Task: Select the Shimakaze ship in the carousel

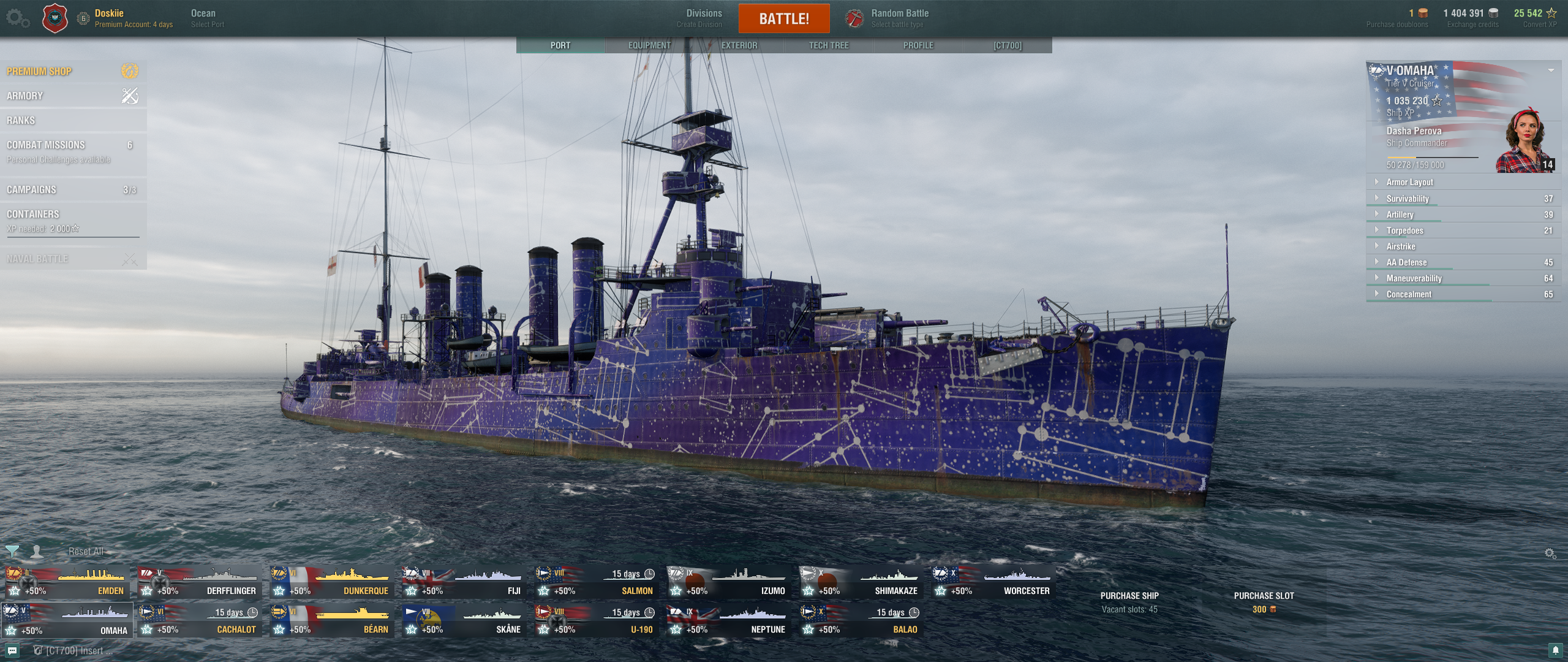Action: [x=861, y=582]
